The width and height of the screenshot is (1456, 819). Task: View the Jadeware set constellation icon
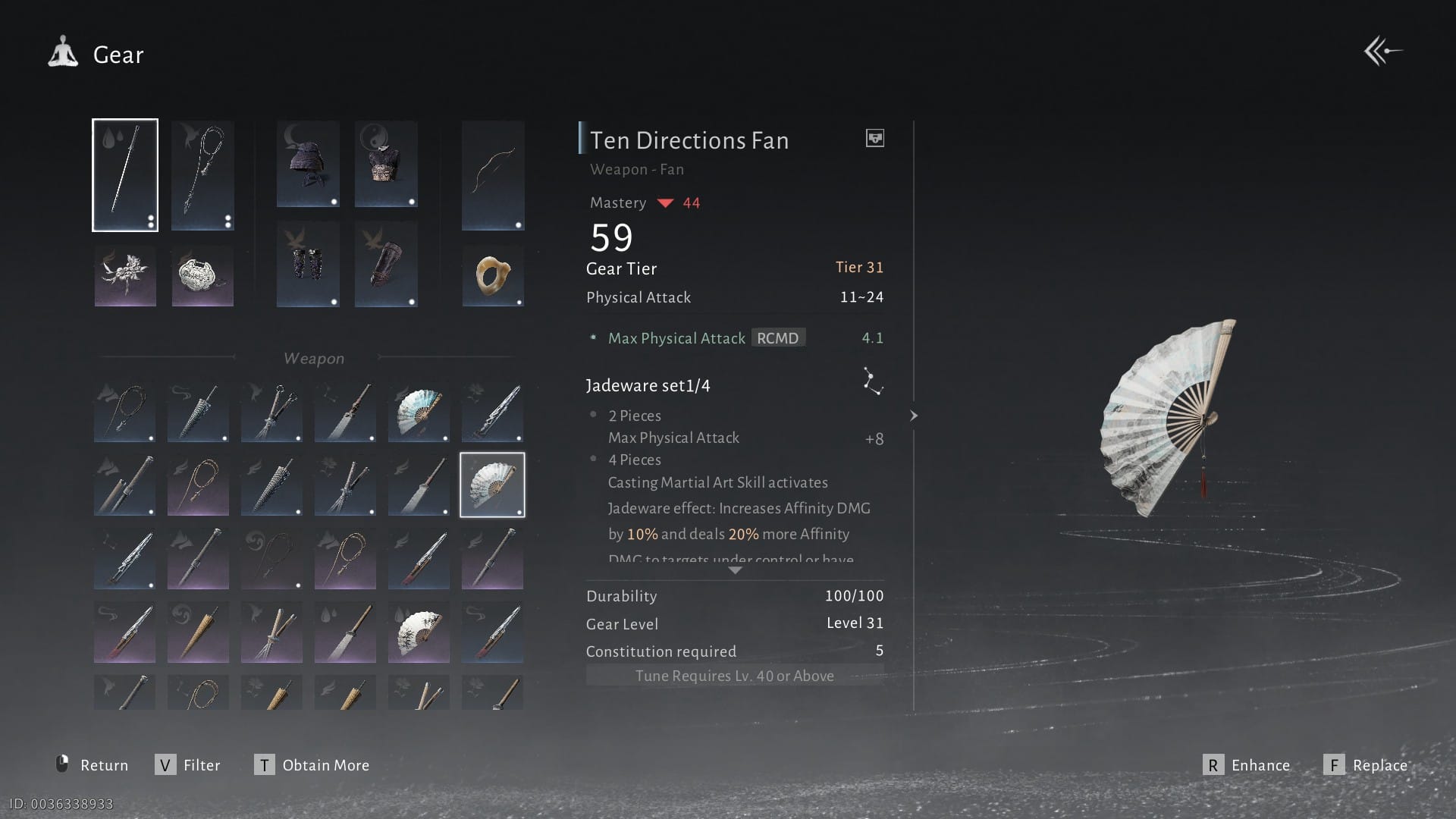tap(873, 381)
